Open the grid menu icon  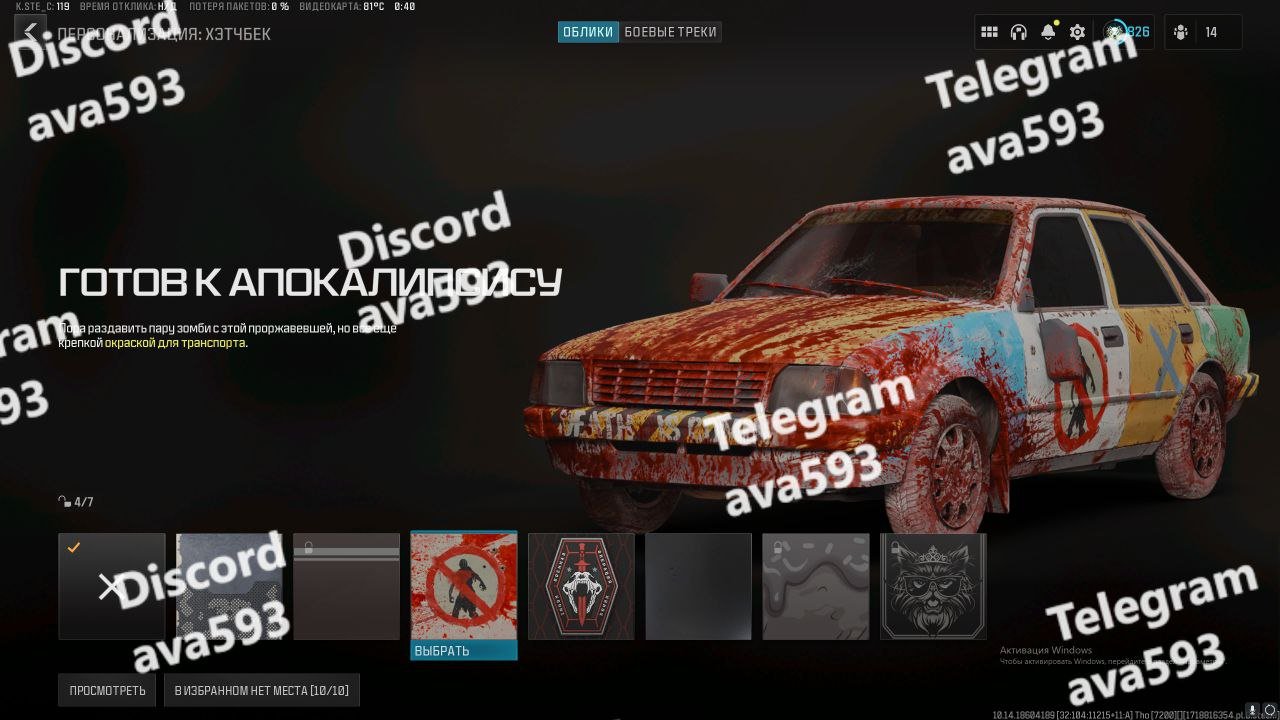pyautogui.click(x=989, y=32)
